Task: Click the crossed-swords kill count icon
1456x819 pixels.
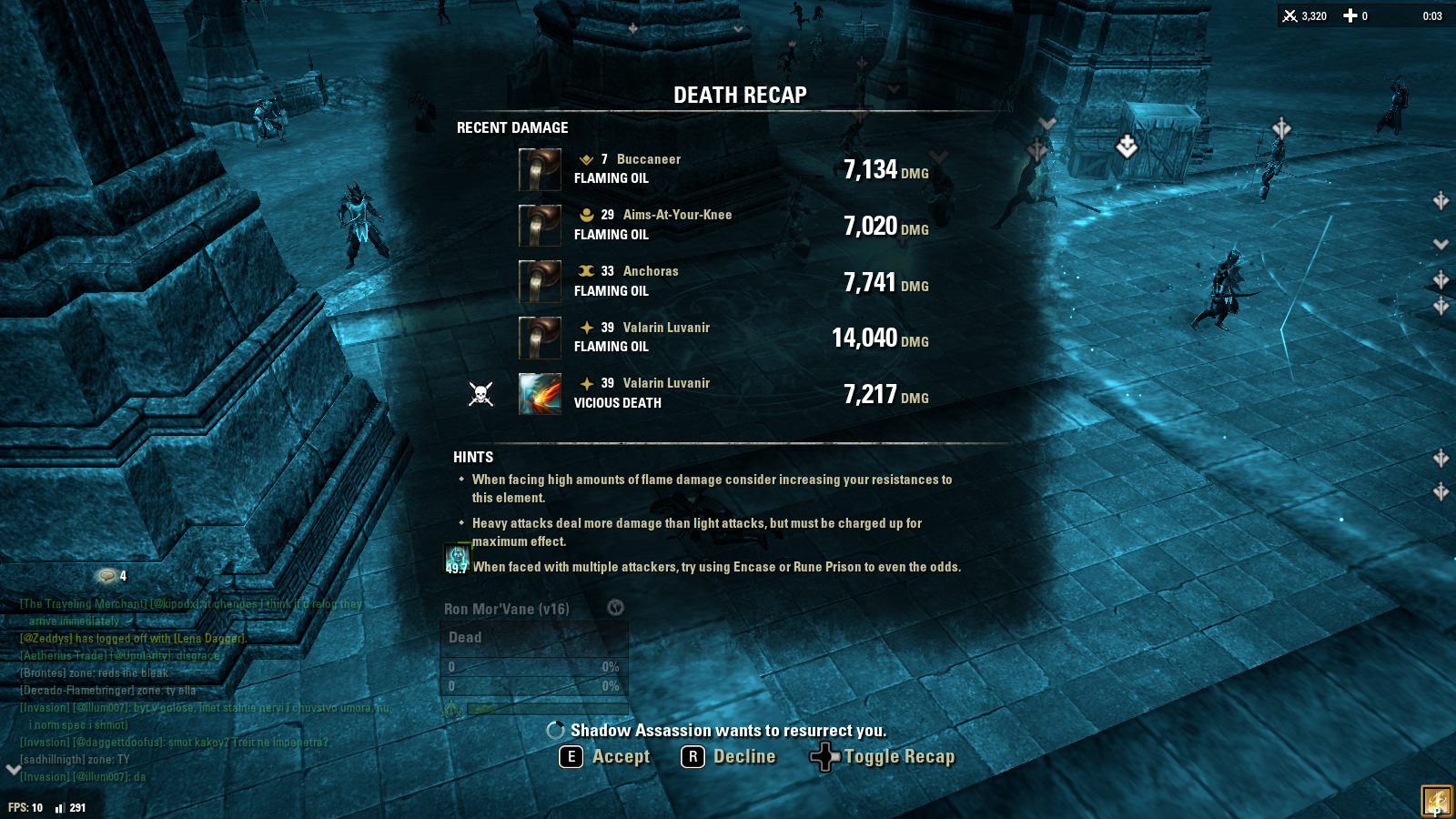Action: [x=1290, y=15]
